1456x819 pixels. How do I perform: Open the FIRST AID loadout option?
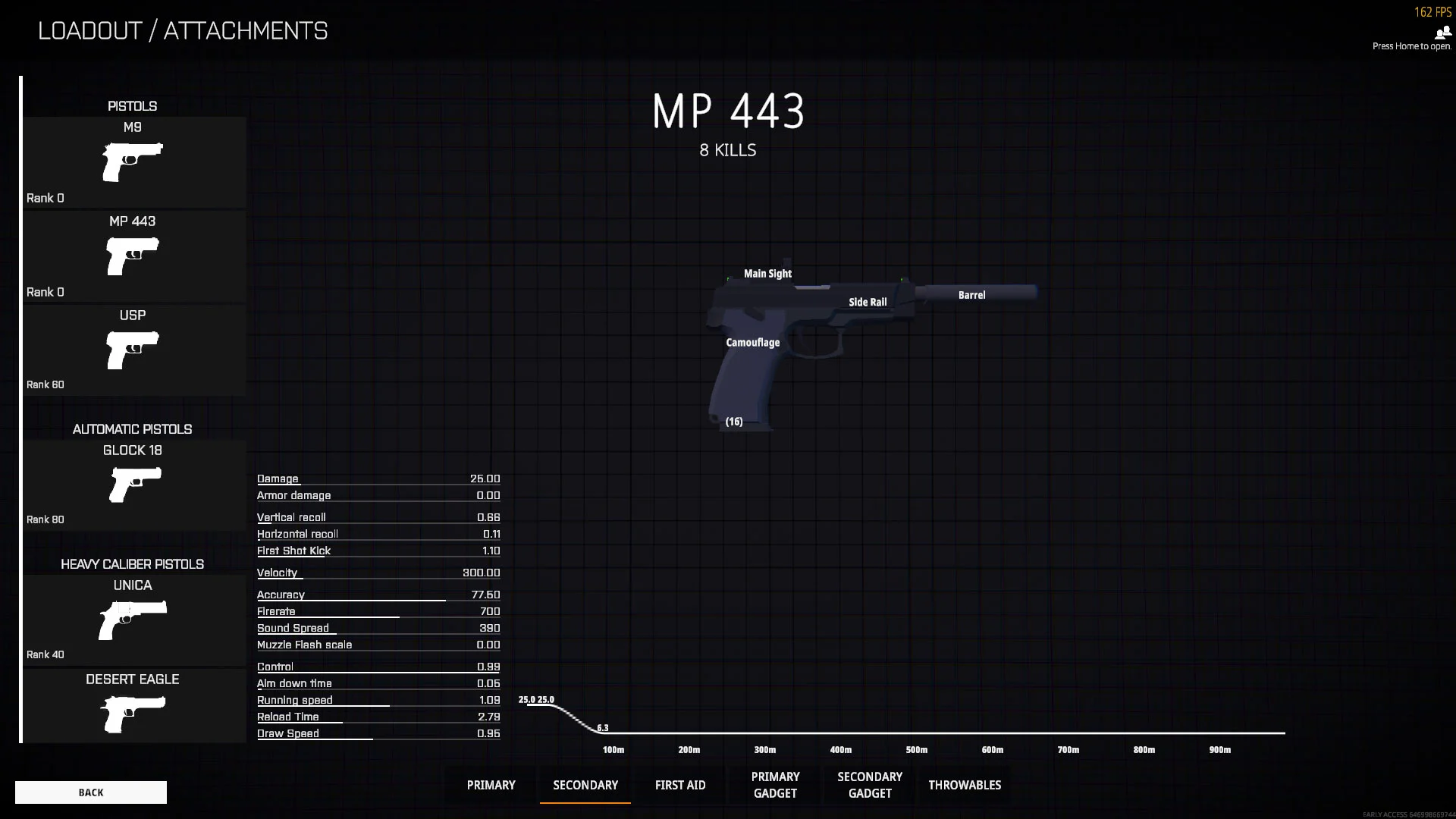click(x=680, y=785)
